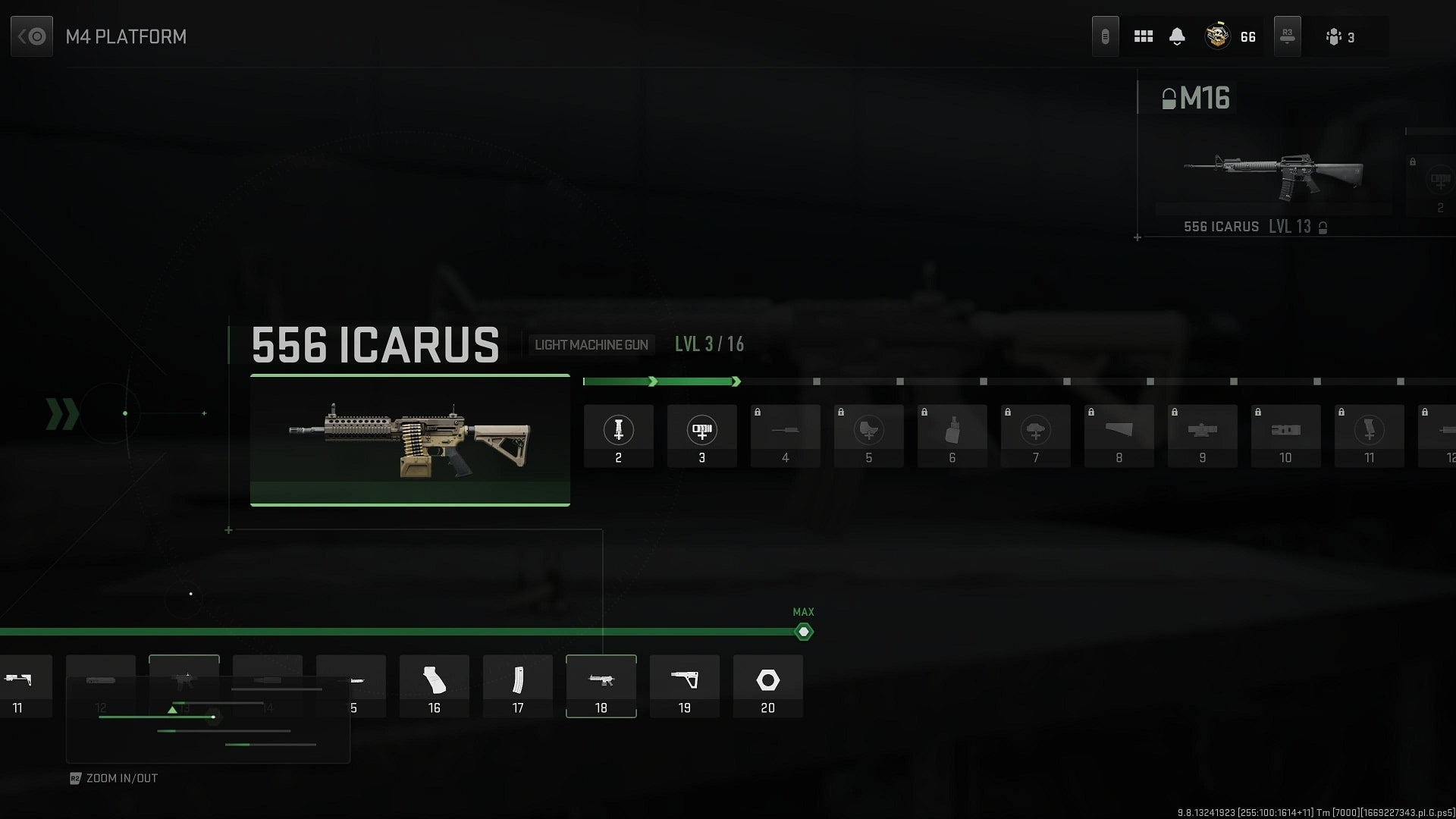The width and height of the screenshot is (1456, 819).
Task: Open notifications bell icon
Action: pos(1177,36)
